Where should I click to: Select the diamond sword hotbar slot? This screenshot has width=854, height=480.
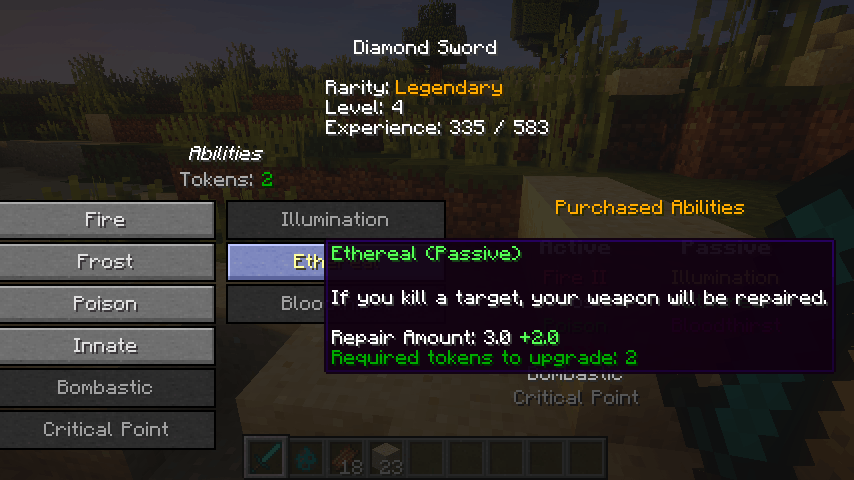(x=267, y=457)
